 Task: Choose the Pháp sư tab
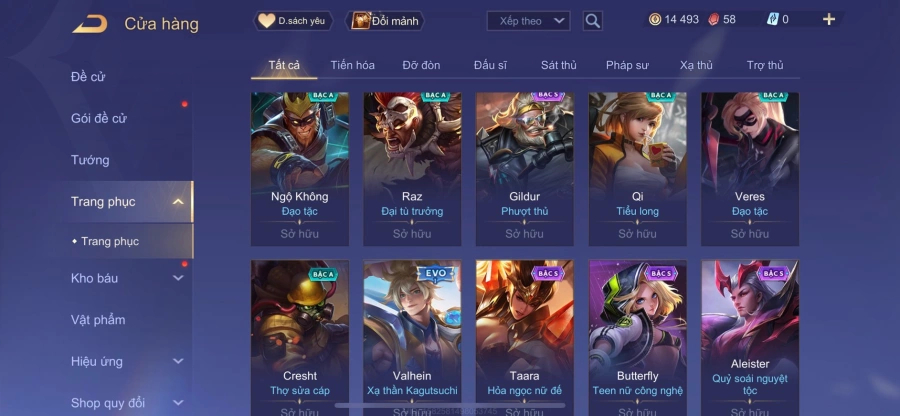click(627, 65)
